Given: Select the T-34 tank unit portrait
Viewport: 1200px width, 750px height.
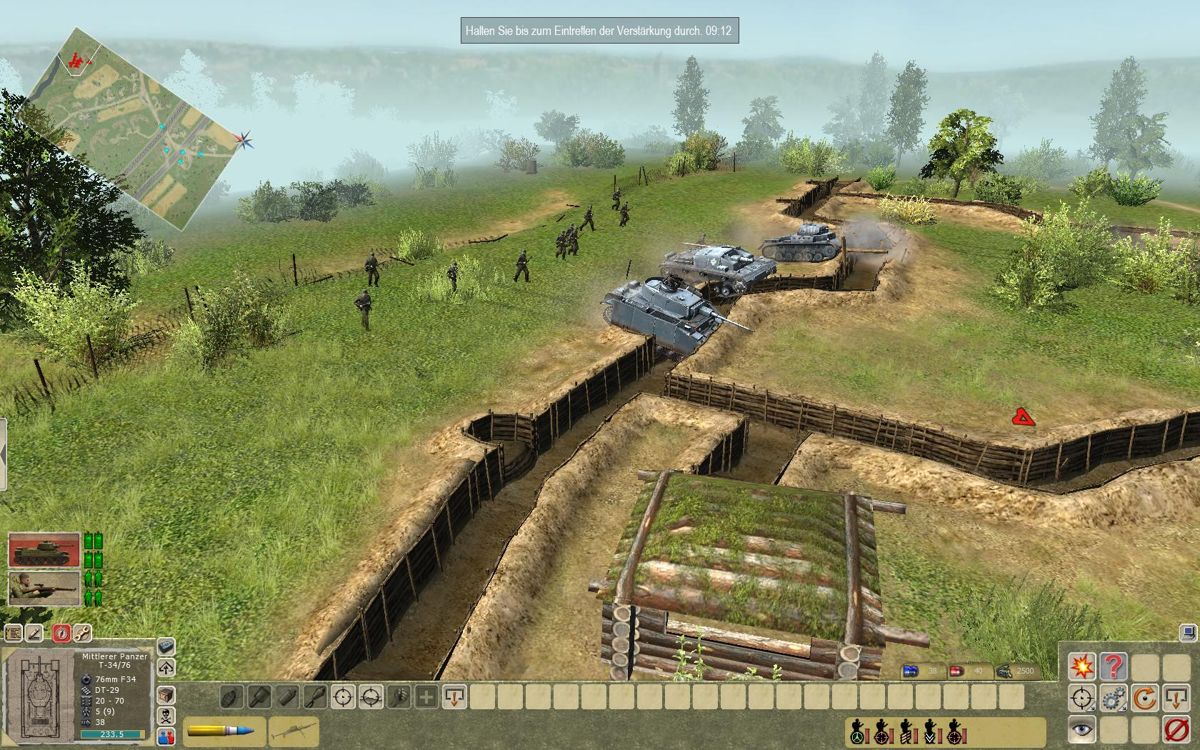Looking at the screenshot, I should point(44,550).
